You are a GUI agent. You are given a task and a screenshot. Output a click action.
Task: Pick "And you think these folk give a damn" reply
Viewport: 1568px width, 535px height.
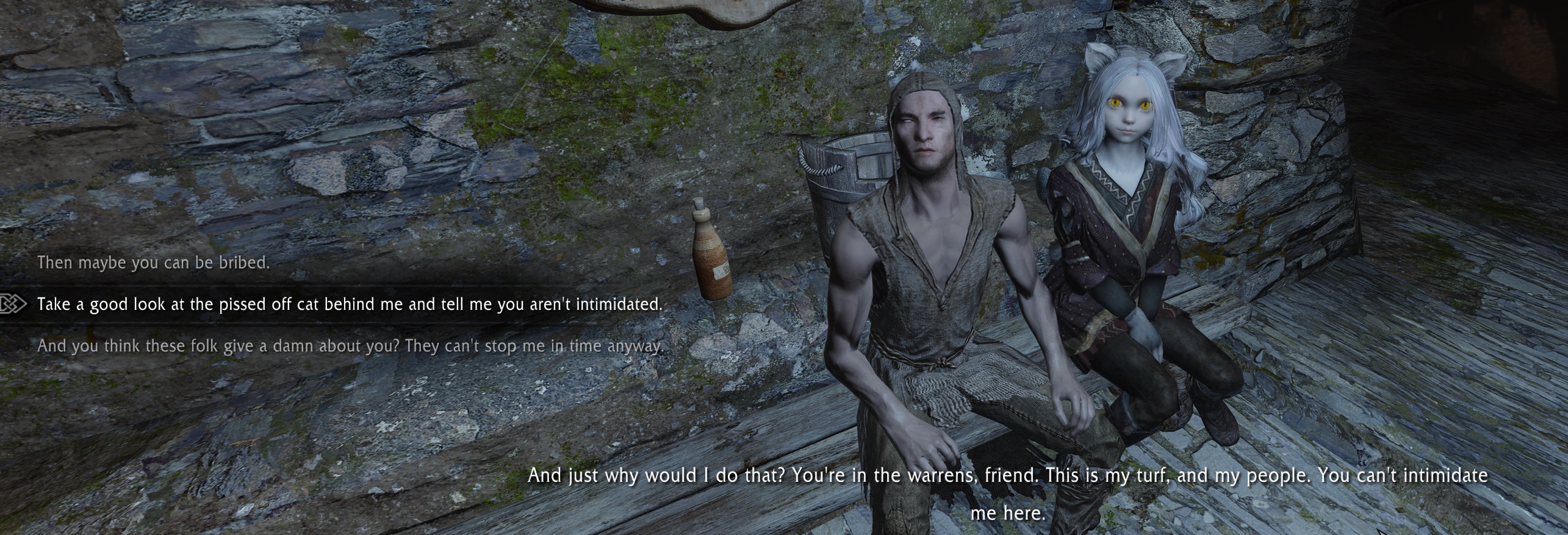[349, 346]
